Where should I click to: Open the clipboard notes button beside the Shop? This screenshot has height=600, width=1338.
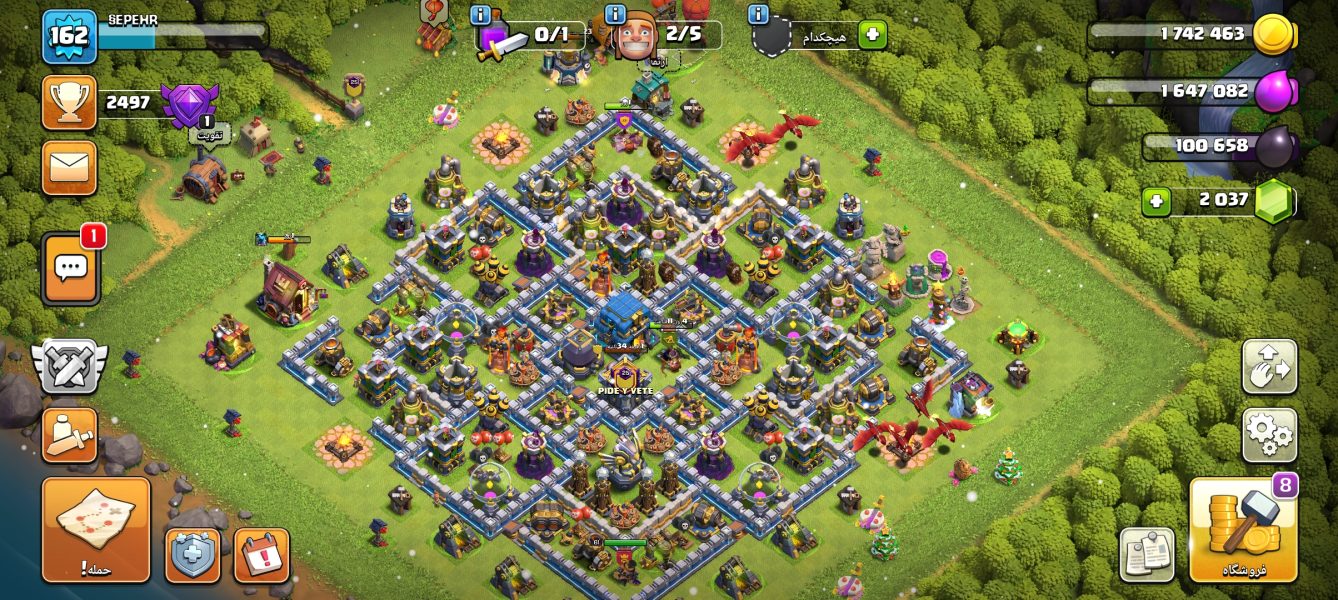1147,554
